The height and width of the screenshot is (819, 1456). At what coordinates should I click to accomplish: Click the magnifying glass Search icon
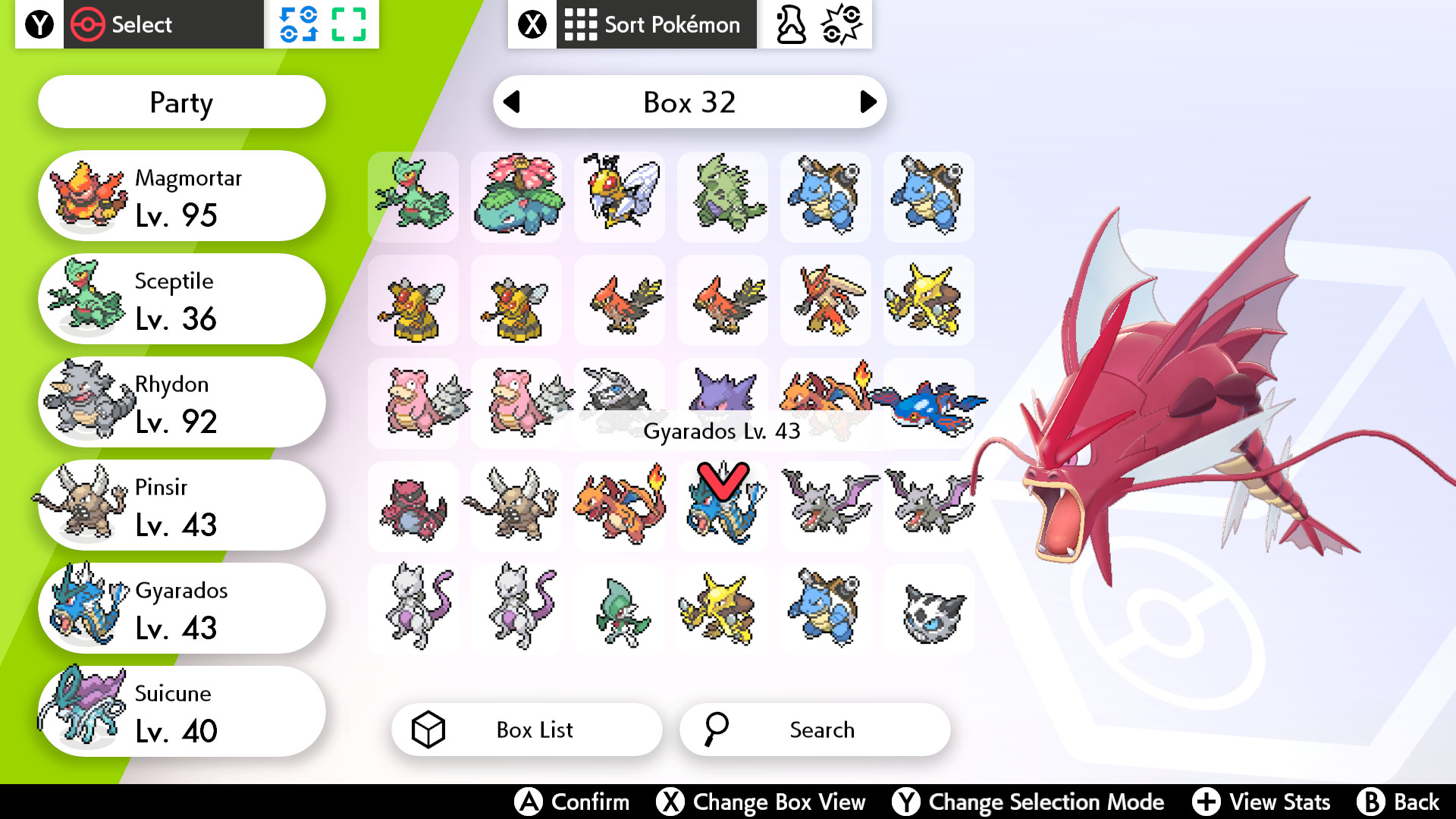[x=716, y=730]
